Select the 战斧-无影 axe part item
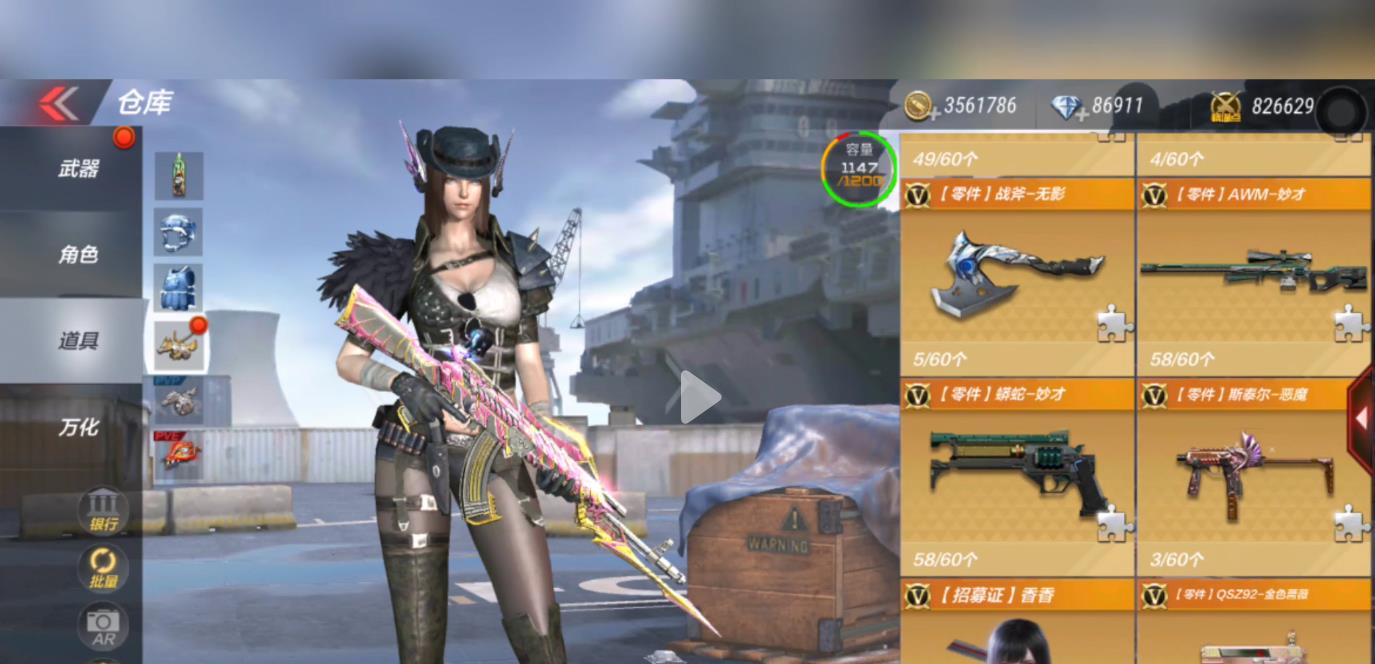This screenshot has height=664, width=1375. [x=1017, y=277]
